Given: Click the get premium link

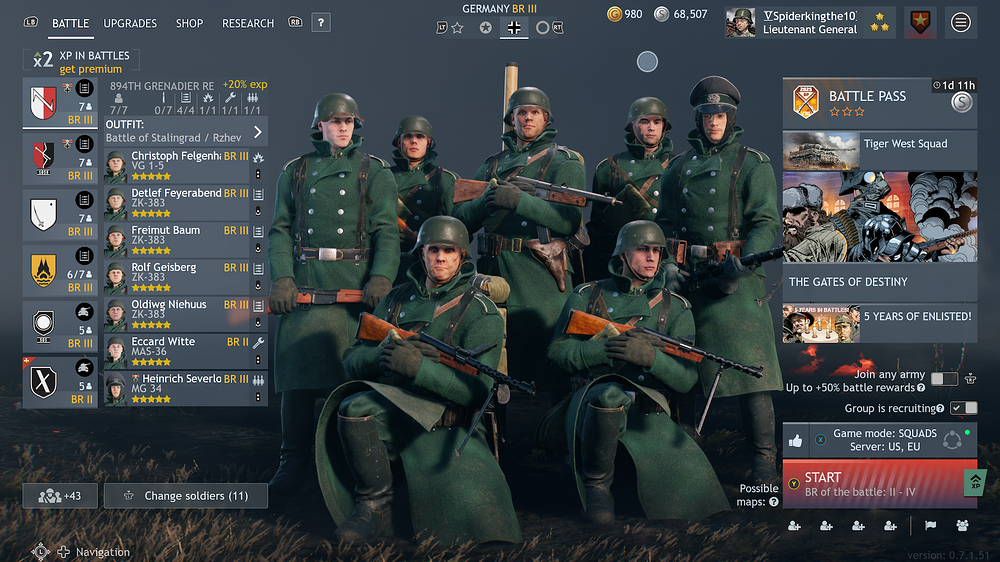Looking at the screenshot, I should (x=91, y=70).
